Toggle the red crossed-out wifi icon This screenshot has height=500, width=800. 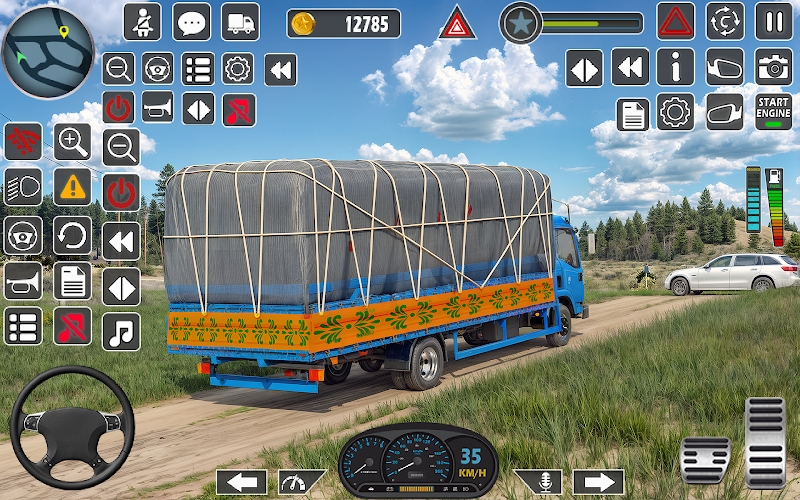23,142
